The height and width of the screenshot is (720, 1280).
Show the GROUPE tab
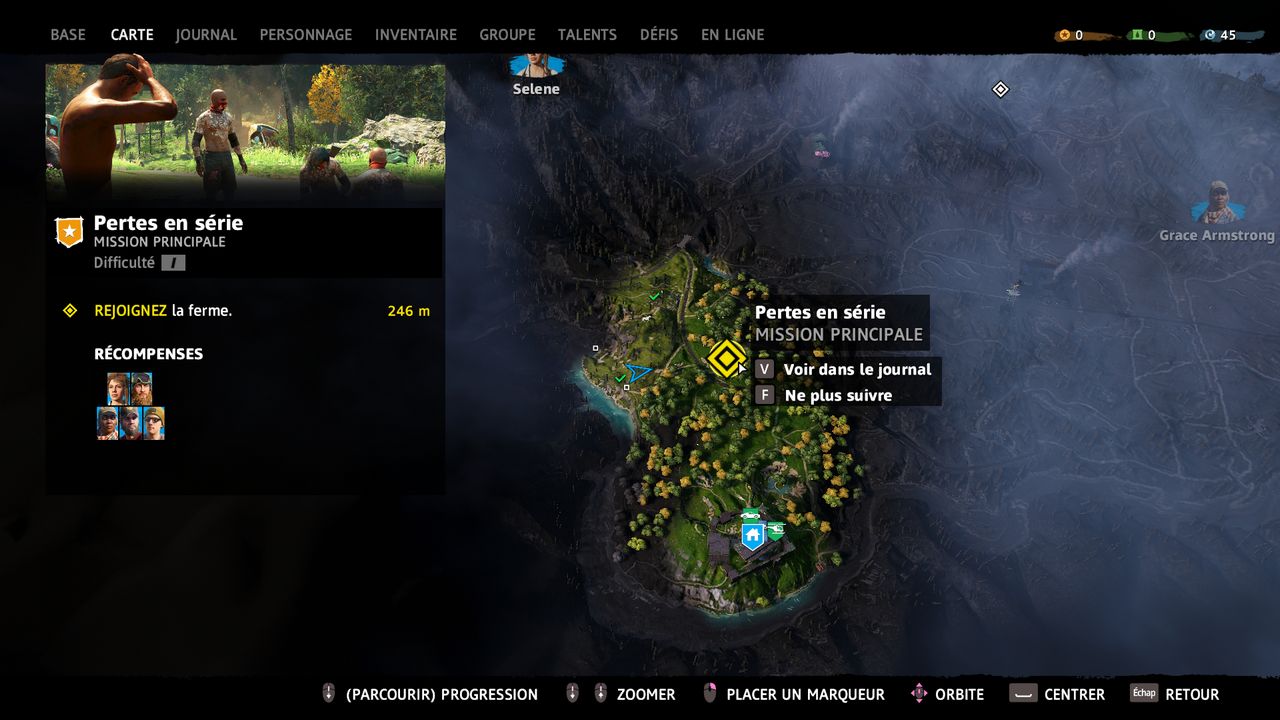(x=507, y=34)
